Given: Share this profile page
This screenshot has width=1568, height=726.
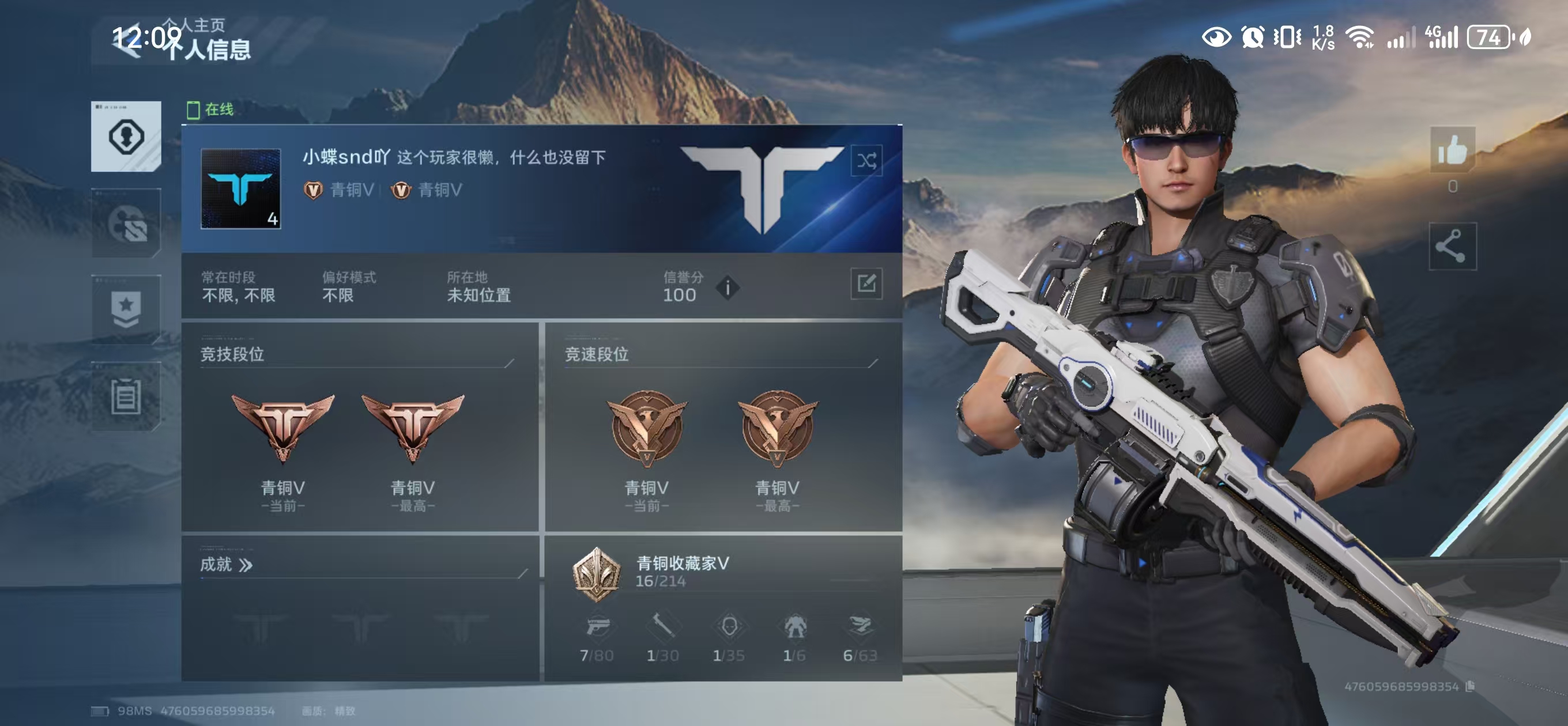Looking at the screenshot, I should click(1452, 247).
